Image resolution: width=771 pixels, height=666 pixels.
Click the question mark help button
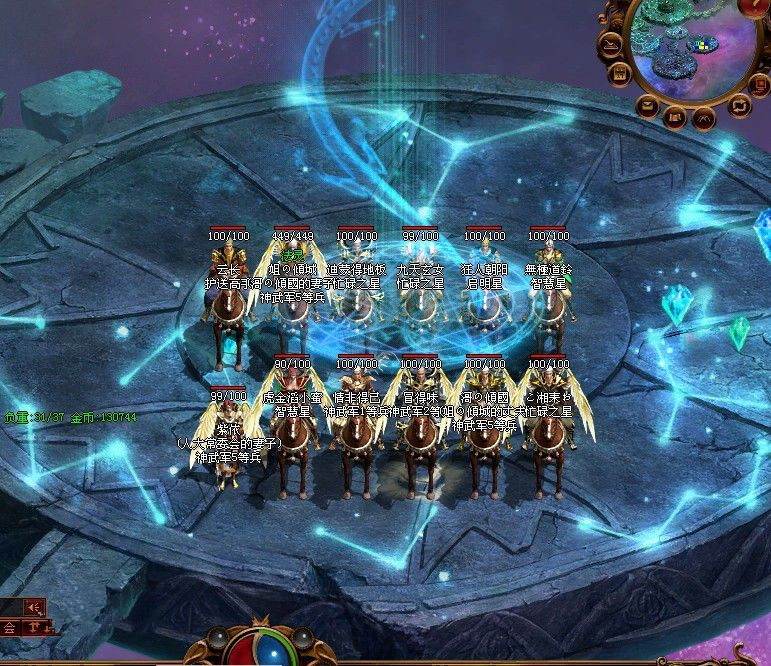755,8
